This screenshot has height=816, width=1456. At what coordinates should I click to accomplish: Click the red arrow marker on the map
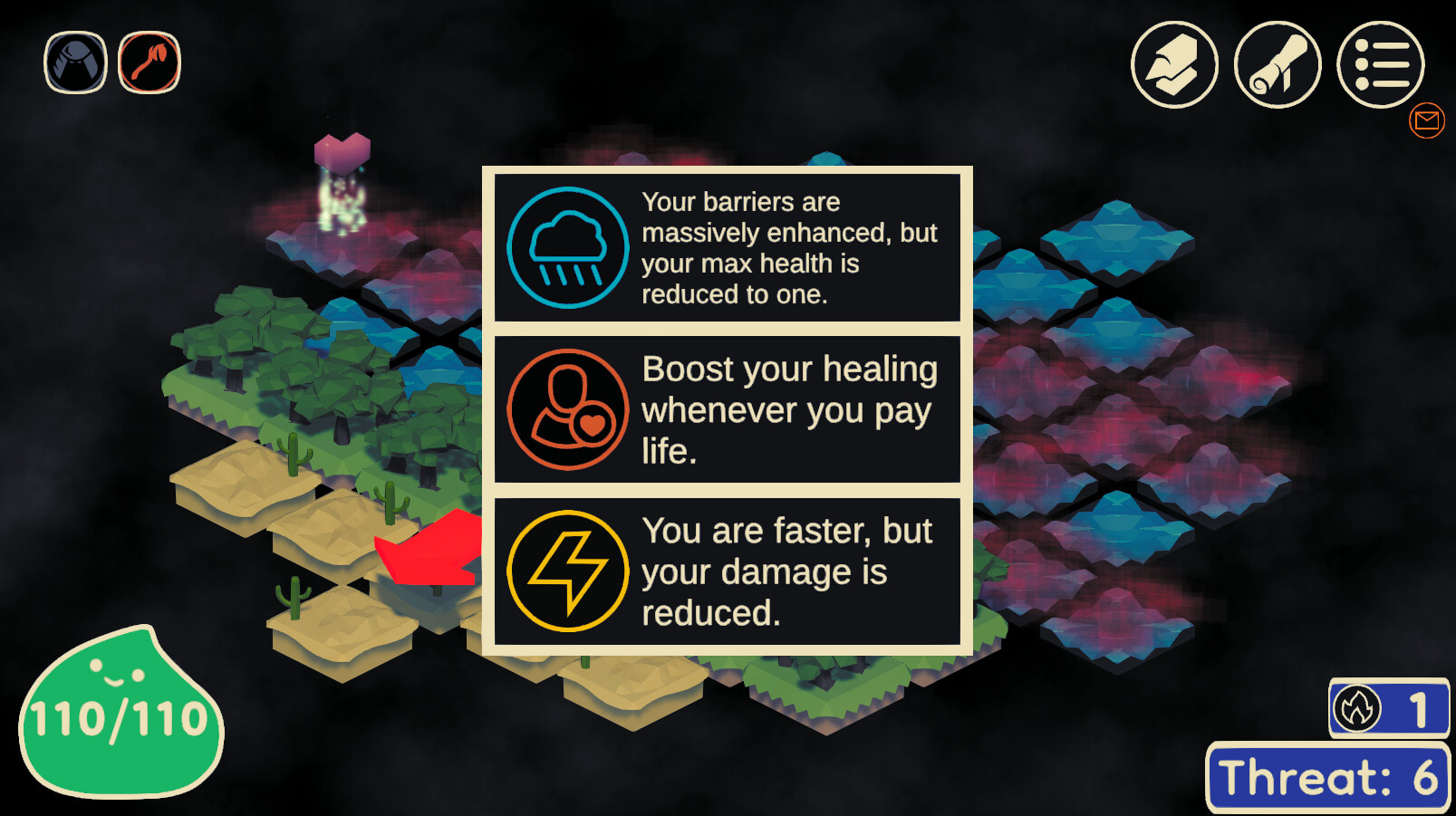[426, 552]
